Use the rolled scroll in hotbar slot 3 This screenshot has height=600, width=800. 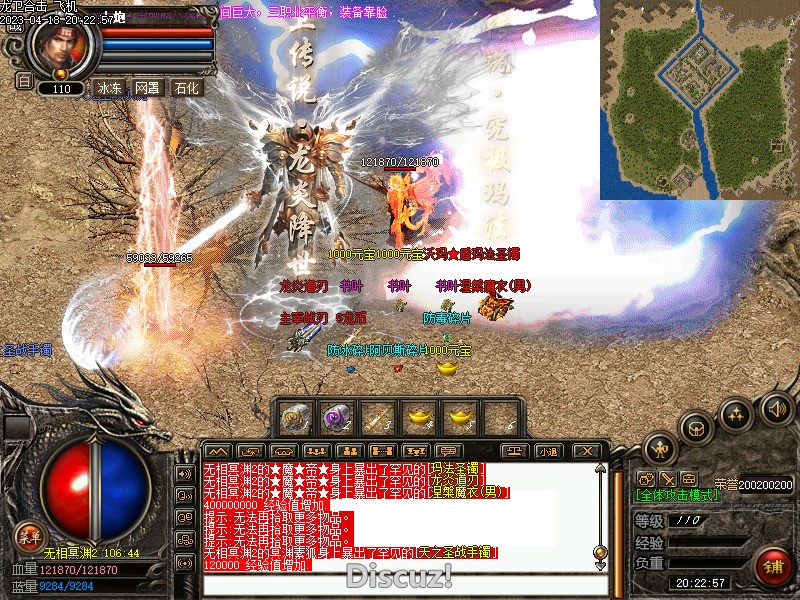tap(377, 417)
